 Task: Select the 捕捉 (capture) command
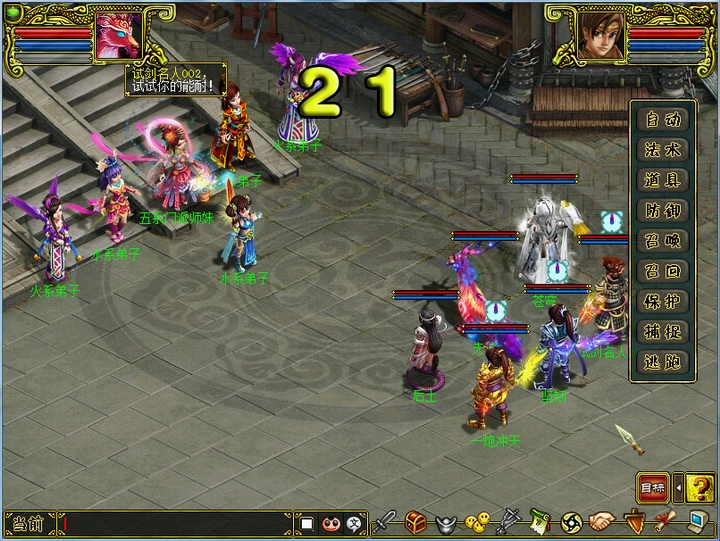point(663,331)
